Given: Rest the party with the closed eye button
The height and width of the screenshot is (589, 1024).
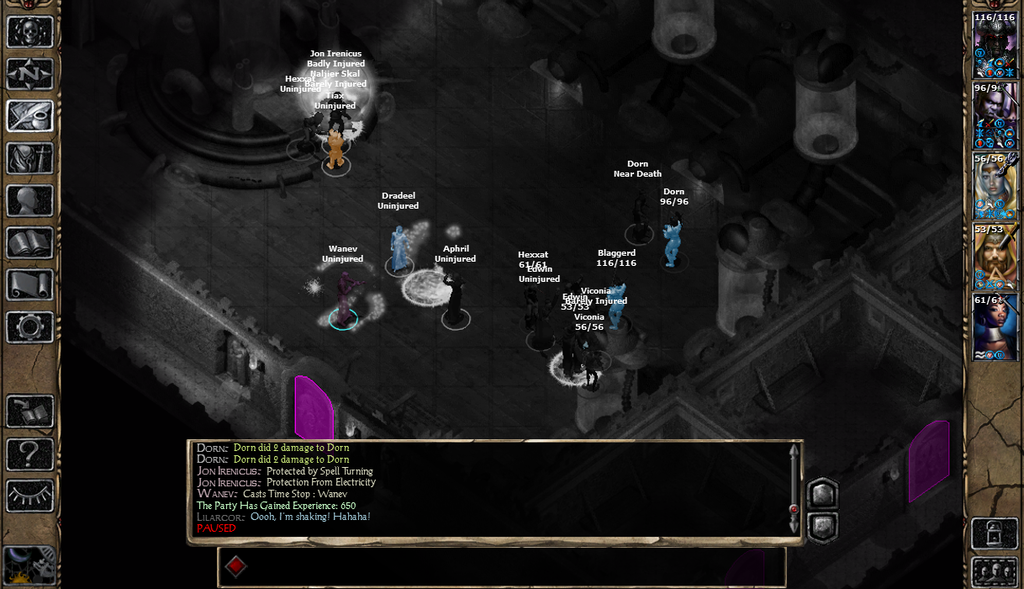Looking at the screenshot, I should [x=30, y=495].
